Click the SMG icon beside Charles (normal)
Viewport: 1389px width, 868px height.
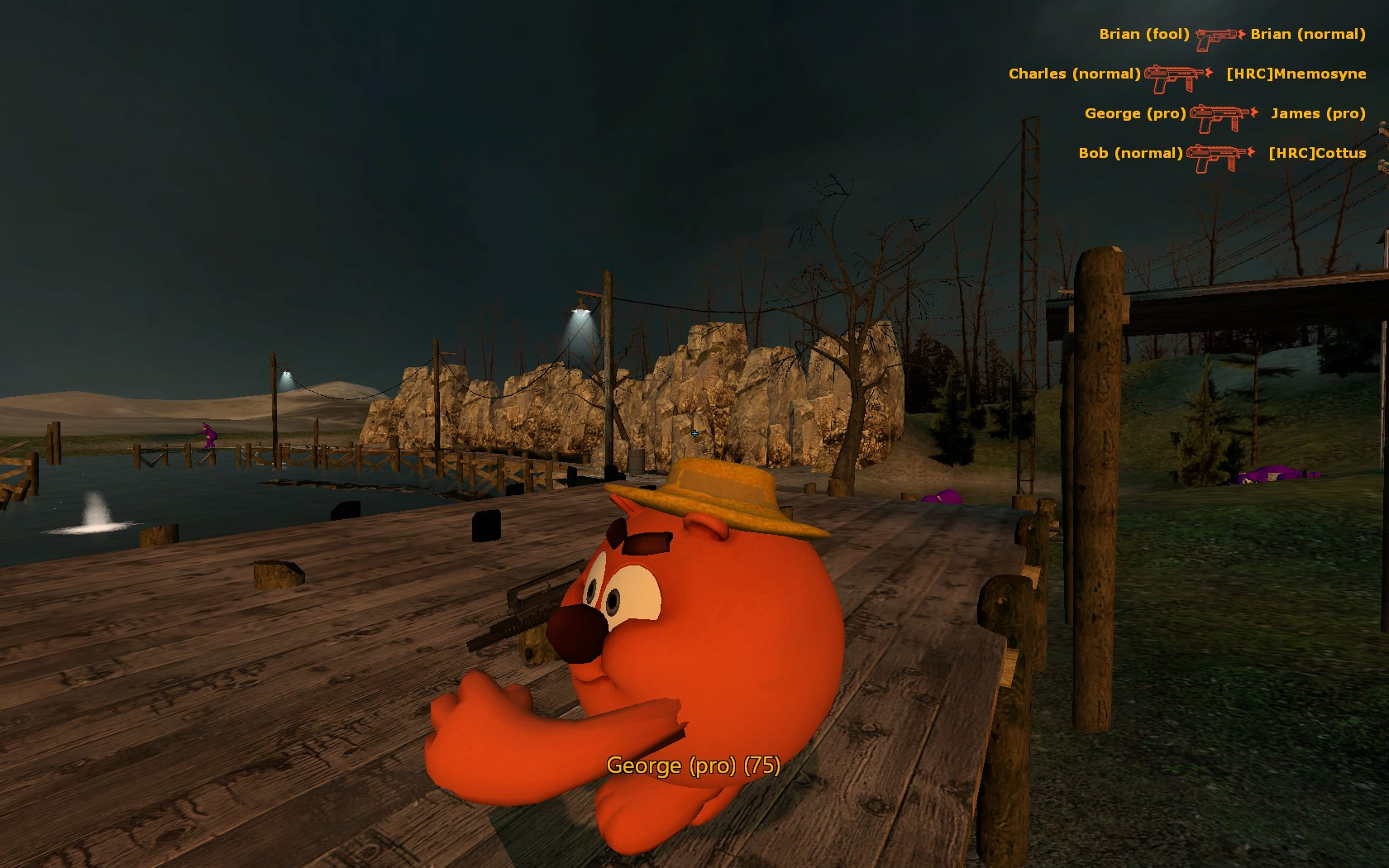point(1172,76)
